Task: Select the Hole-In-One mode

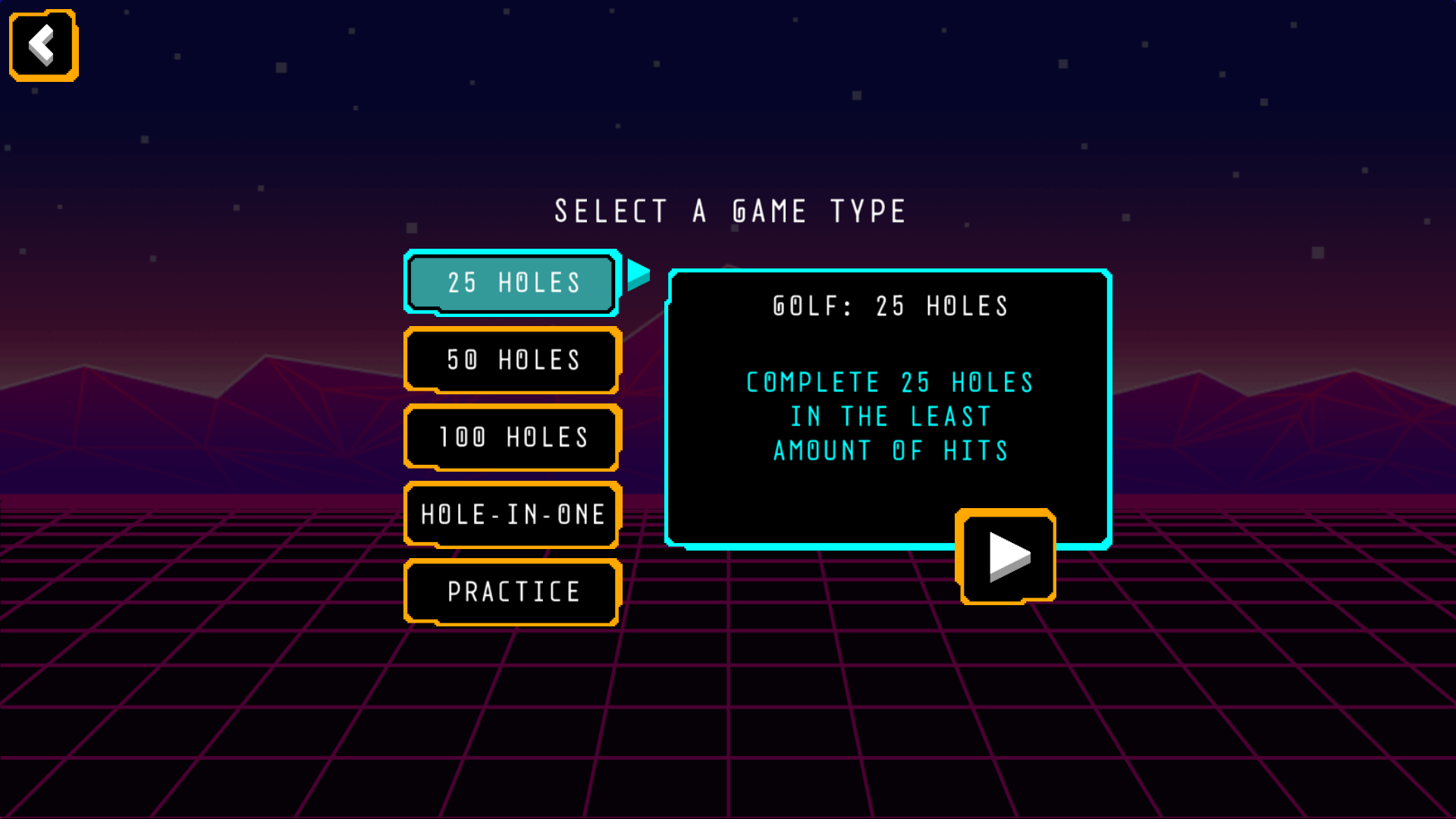Action: click(x=513, y=515)
